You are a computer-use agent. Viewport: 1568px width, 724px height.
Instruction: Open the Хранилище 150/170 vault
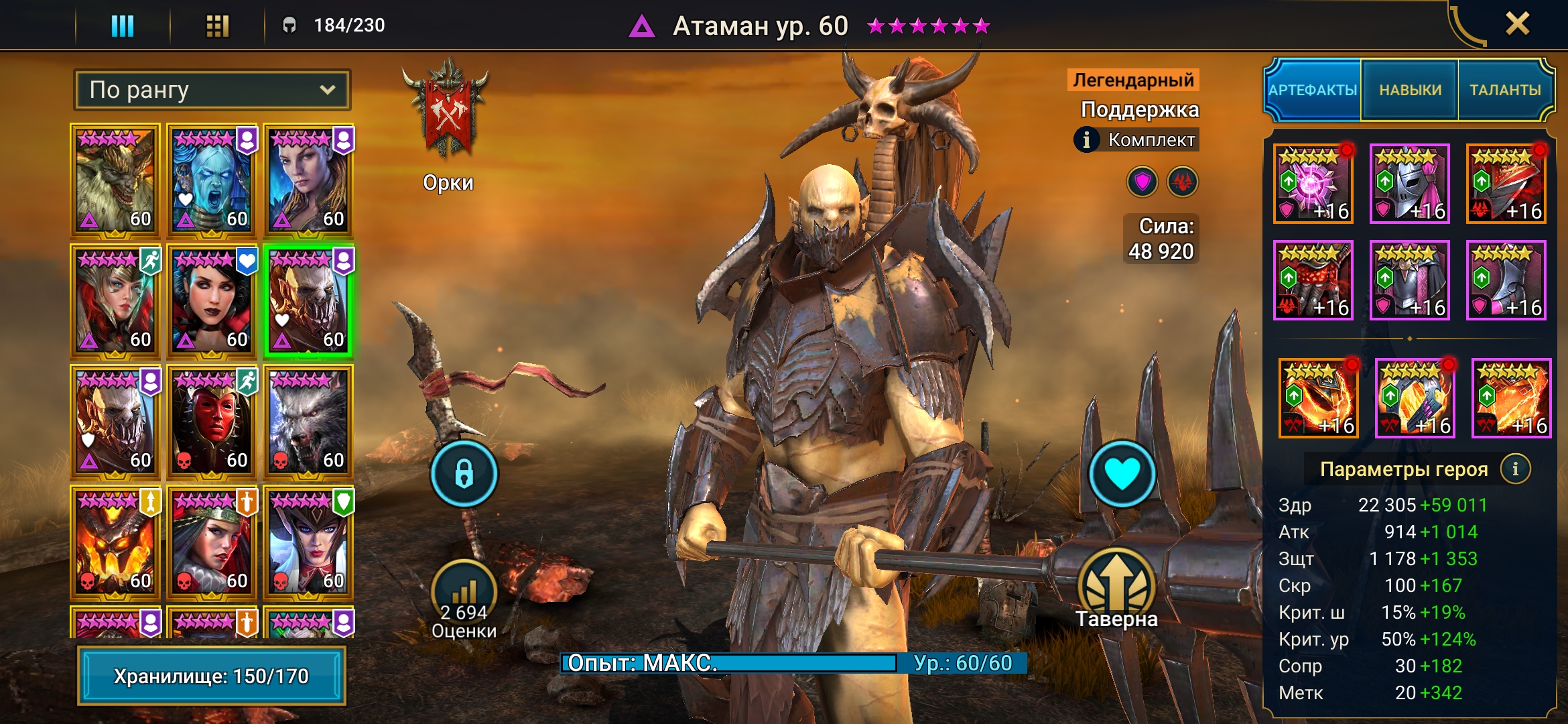(212, 676)
